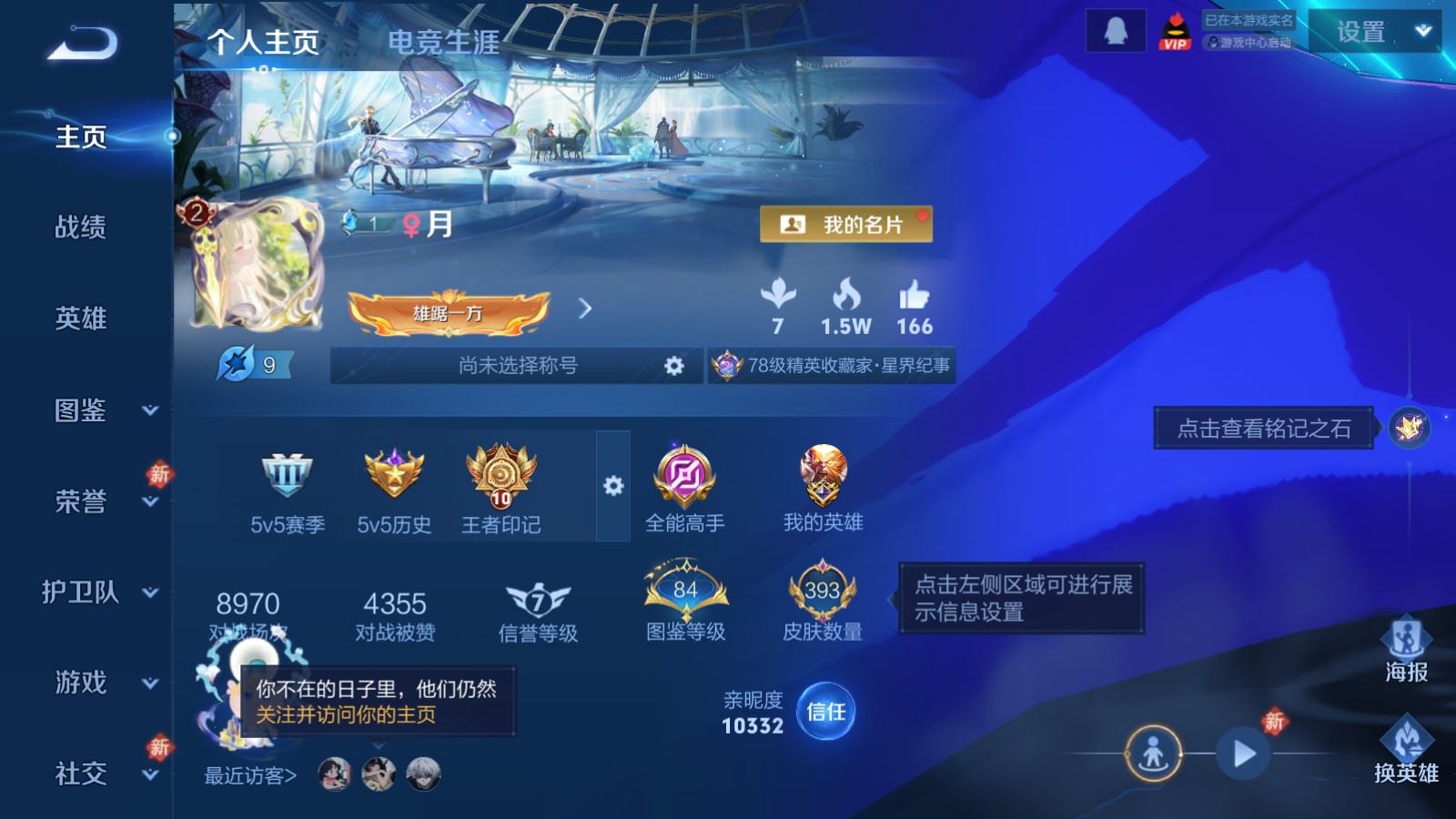Open the gear beside 尚未选择称号

(673, 364)
